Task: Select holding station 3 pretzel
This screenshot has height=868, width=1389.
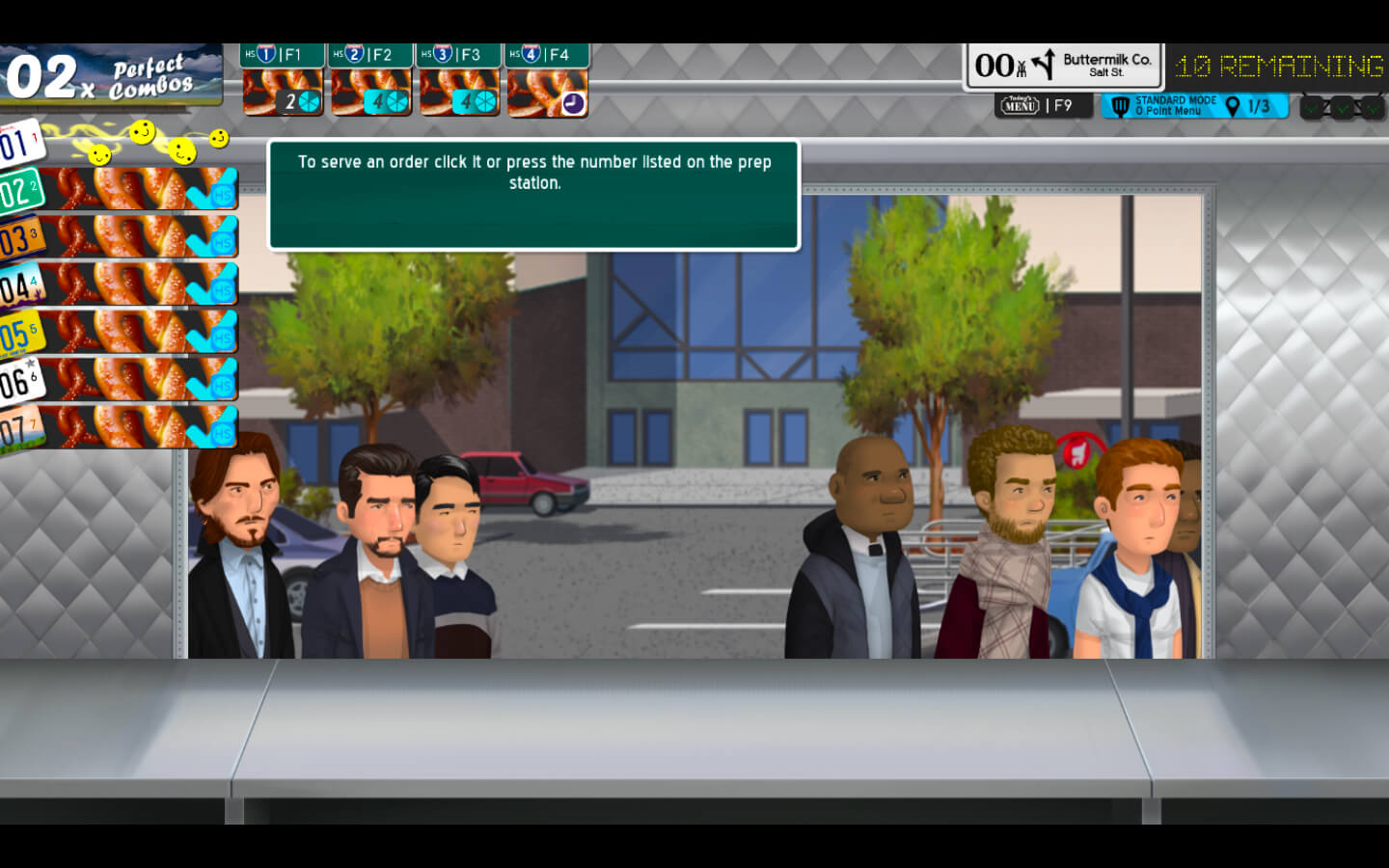Action: (x=459, y=93)
